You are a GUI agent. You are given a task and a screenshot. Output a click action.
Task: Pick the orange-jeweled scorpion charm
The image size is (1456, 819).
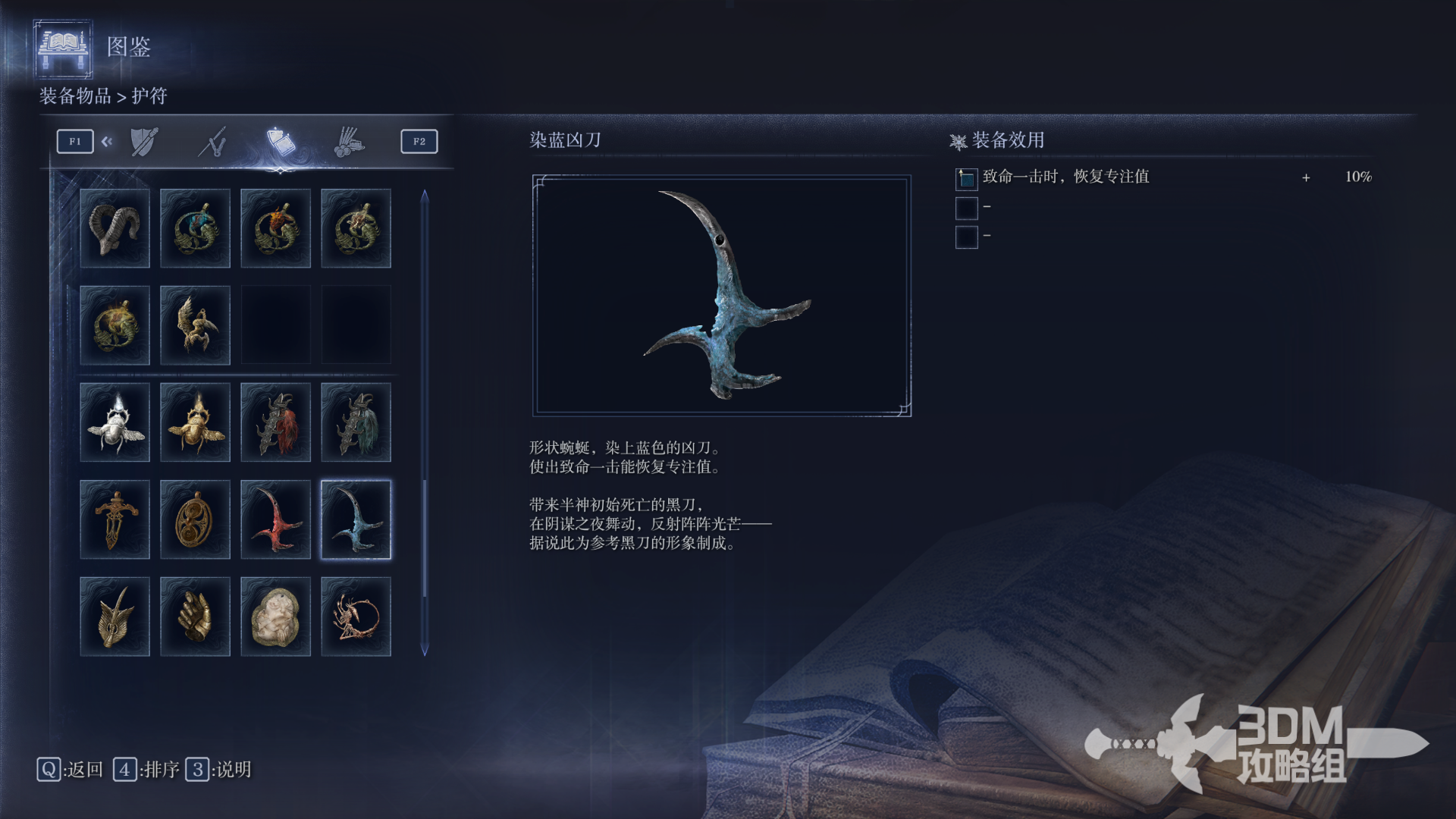[275, 228]
